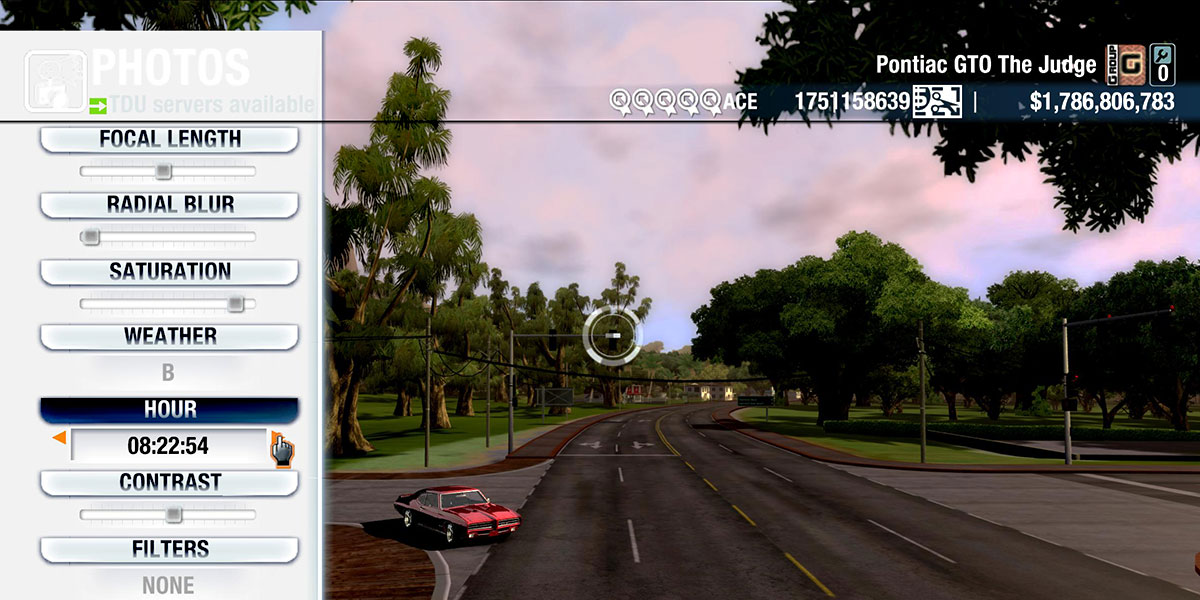Adjust the focal length slider handle

click(163, 172)
